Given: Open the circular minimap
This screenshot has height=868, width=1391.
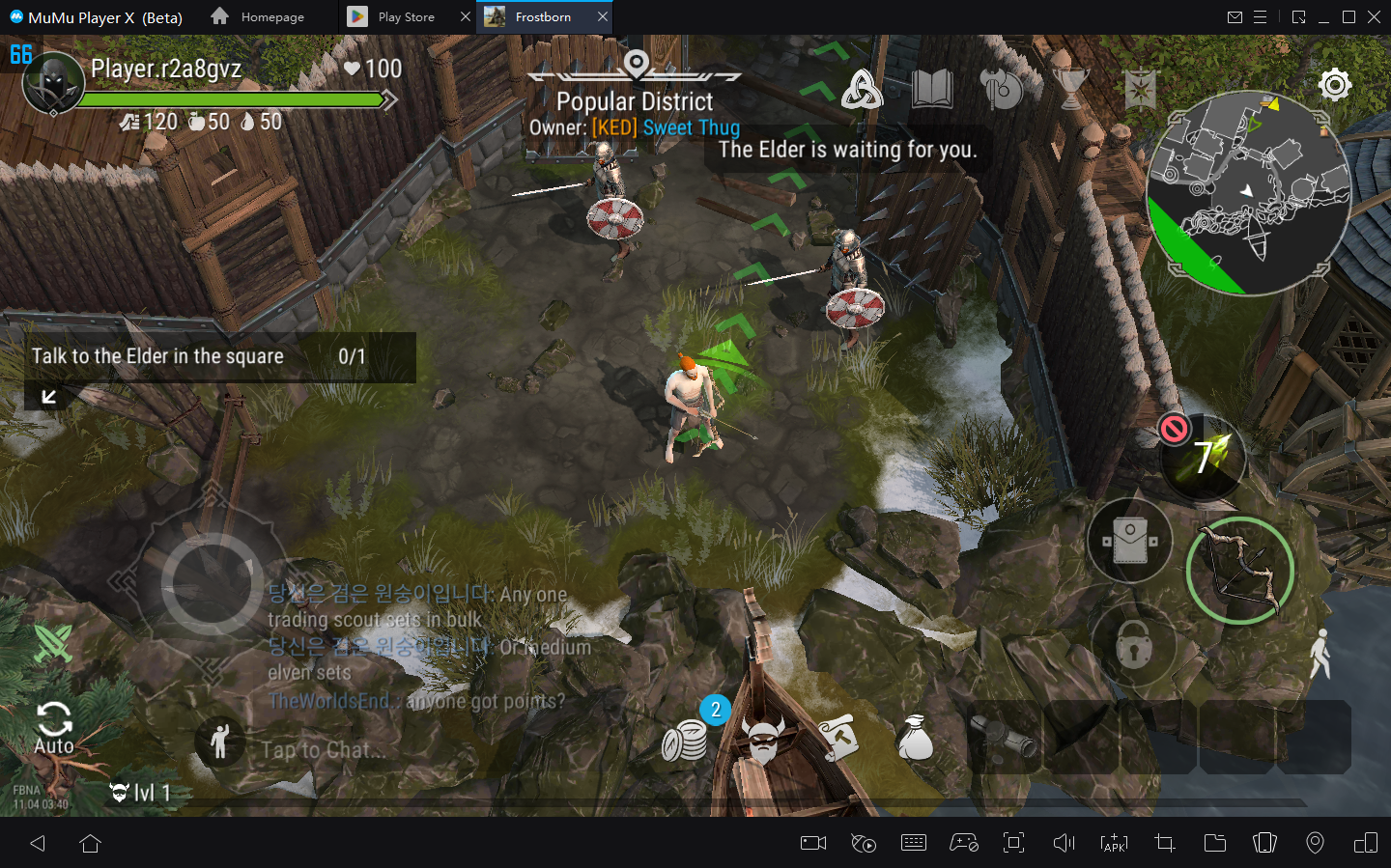Looking at the screenshot, I should 1247,194.
